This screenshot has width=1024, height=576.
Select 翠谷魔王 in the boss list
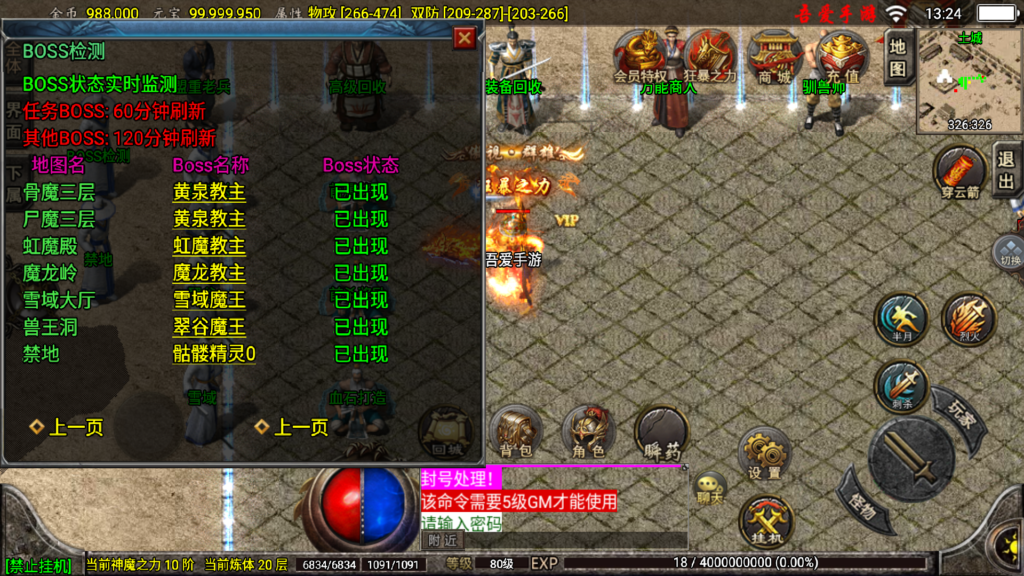point(209,327)
